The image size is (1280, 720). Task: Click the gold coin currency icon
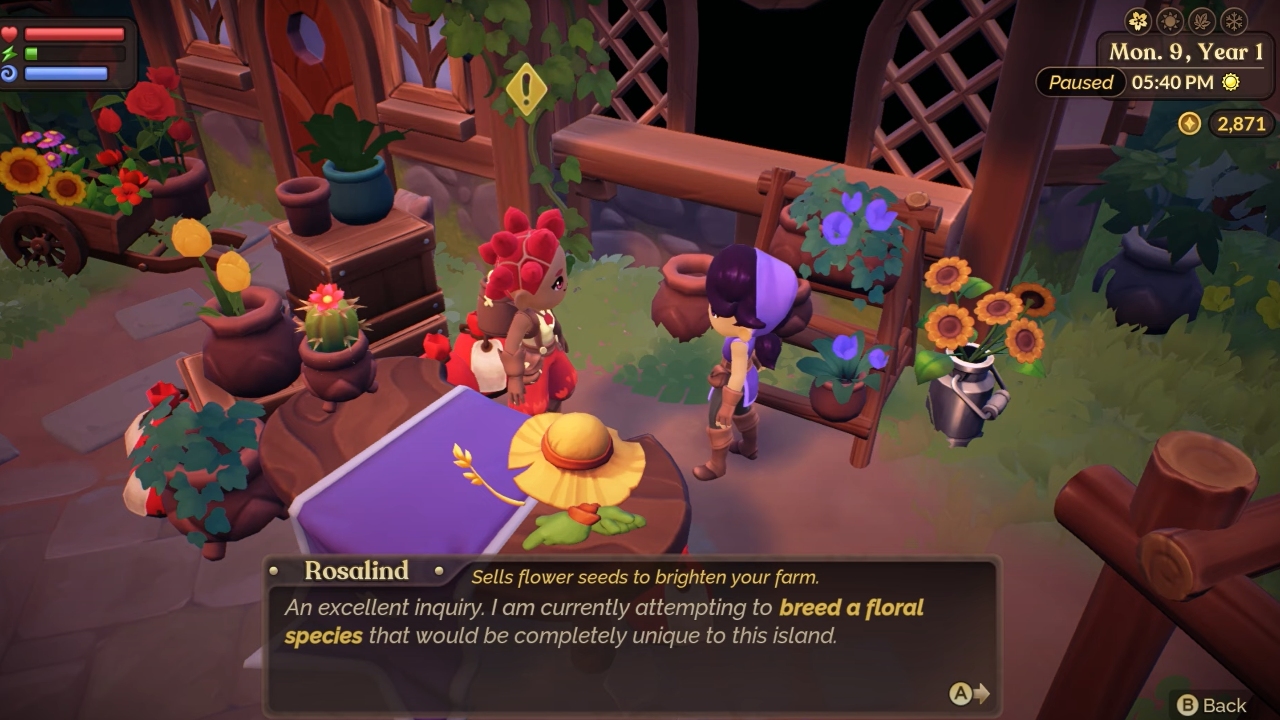(1190, 122)
